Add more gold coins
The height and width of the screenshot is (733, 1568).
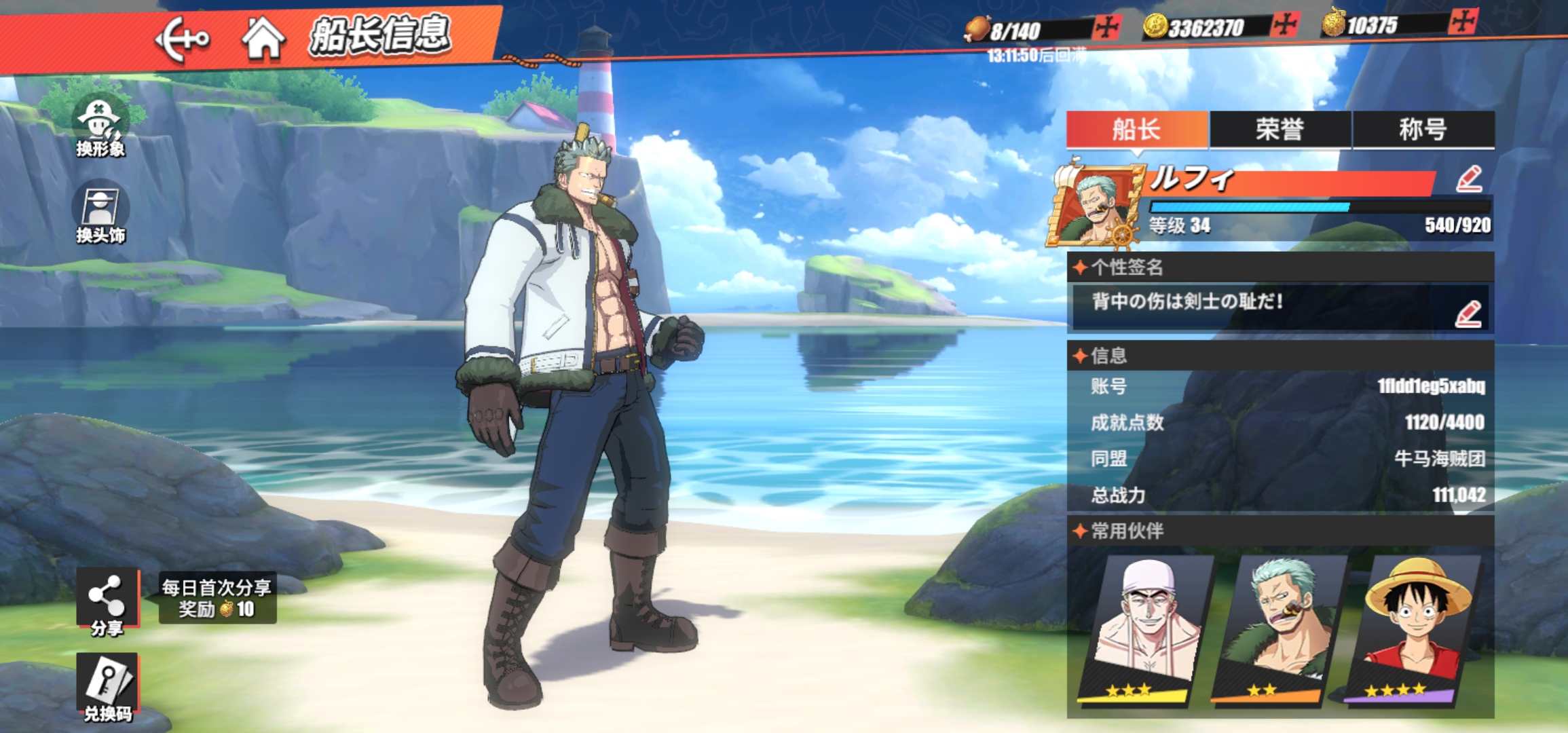1285,25
